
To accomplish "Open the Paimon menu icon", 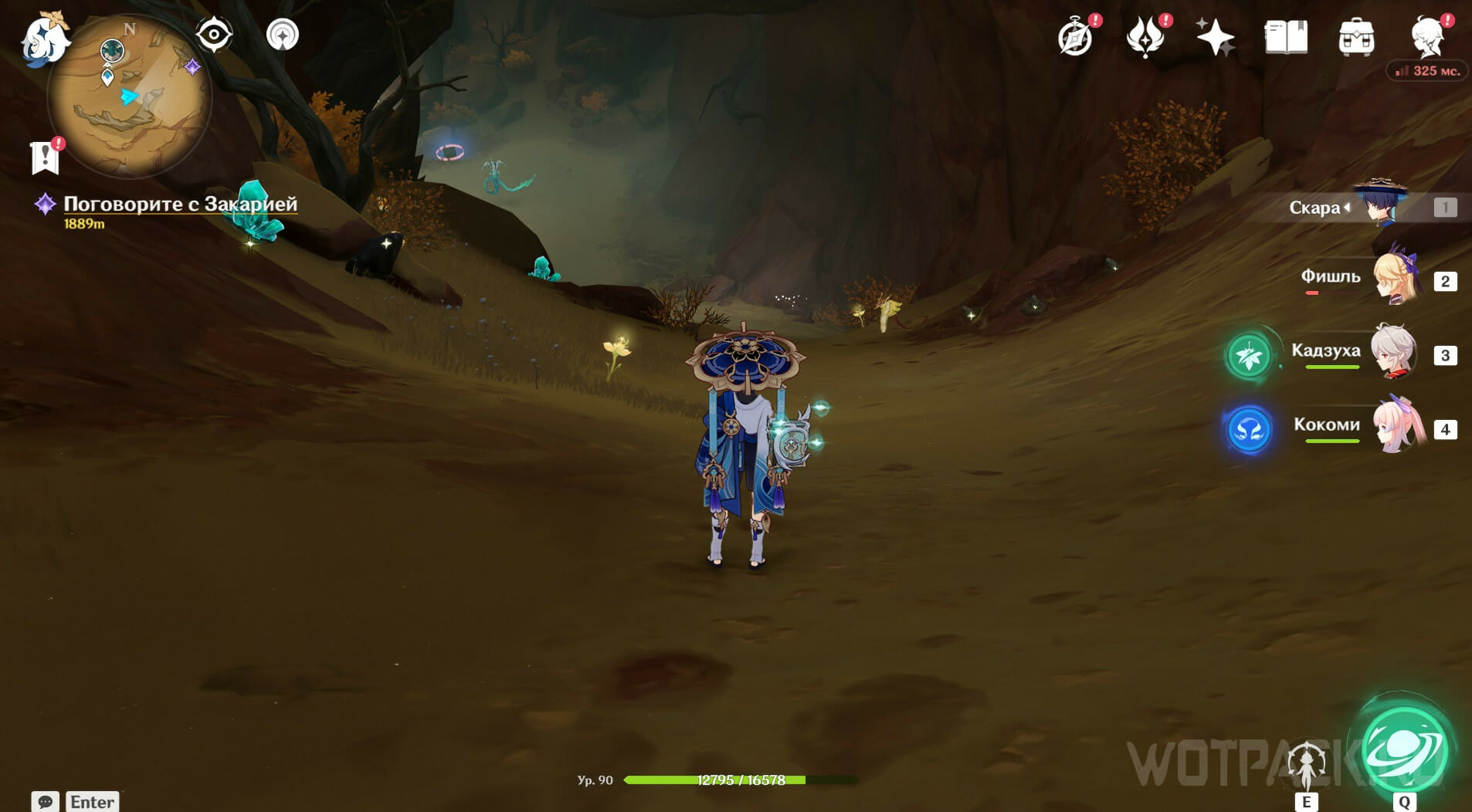I will coord(42,39).
